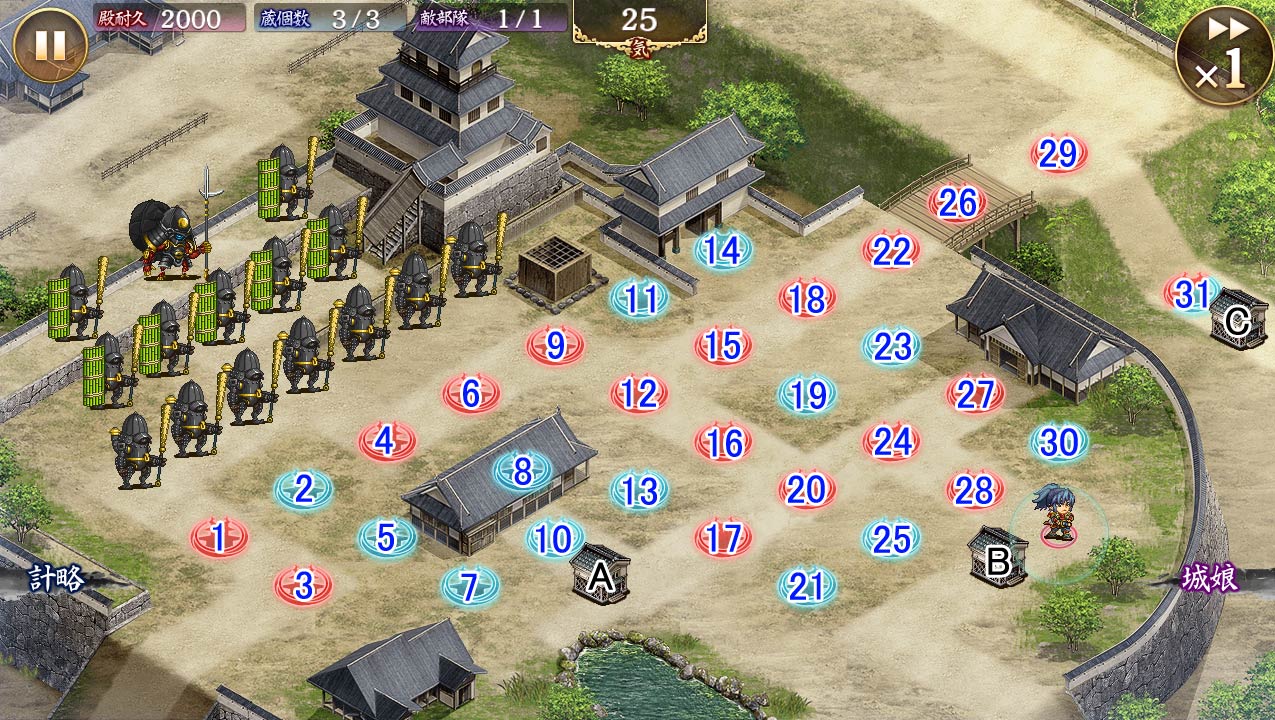
Task: Select red deployment tile 9
Action: click(555, 346)
